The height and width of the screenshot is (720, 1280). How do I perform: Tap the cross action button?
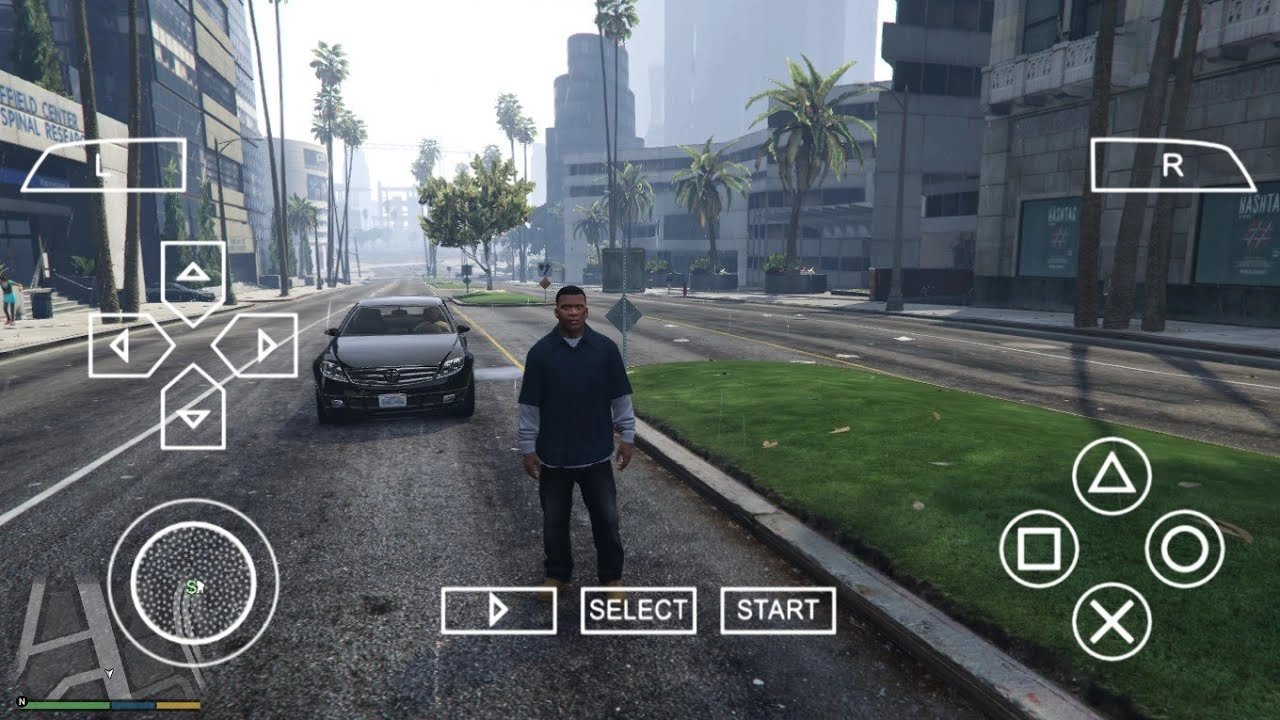[1111, 622]
